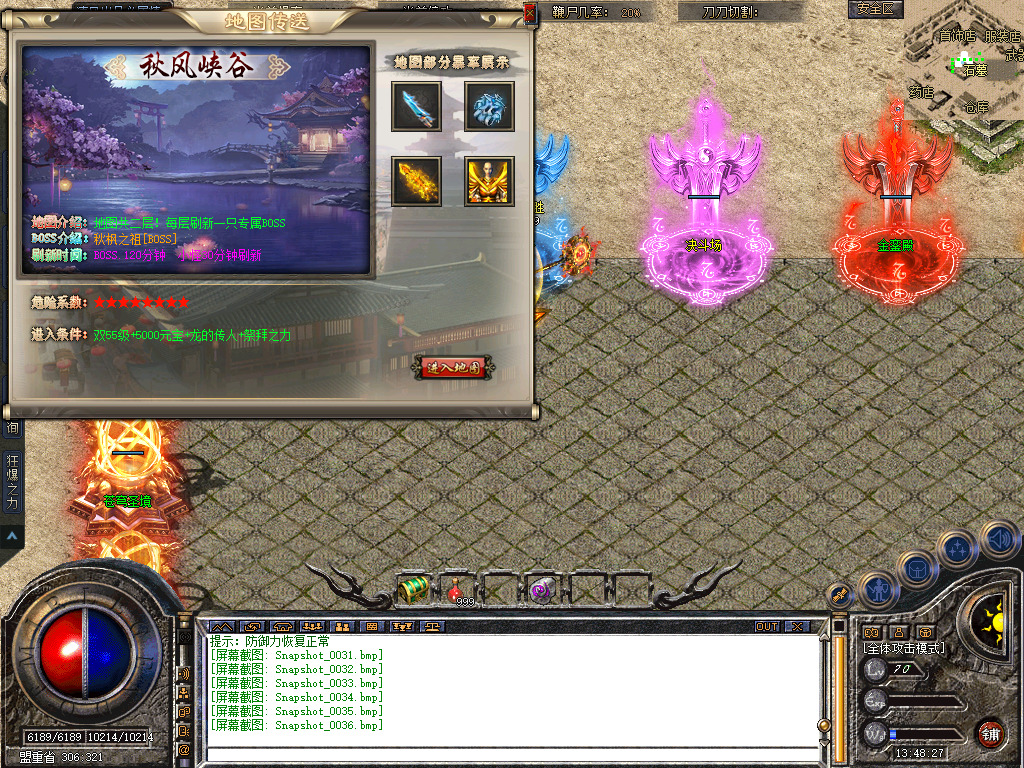Toggle the 全体攻击模式 attack mode label
Image resolution: width=1024 pixels, height=768 pixels.
903,648
